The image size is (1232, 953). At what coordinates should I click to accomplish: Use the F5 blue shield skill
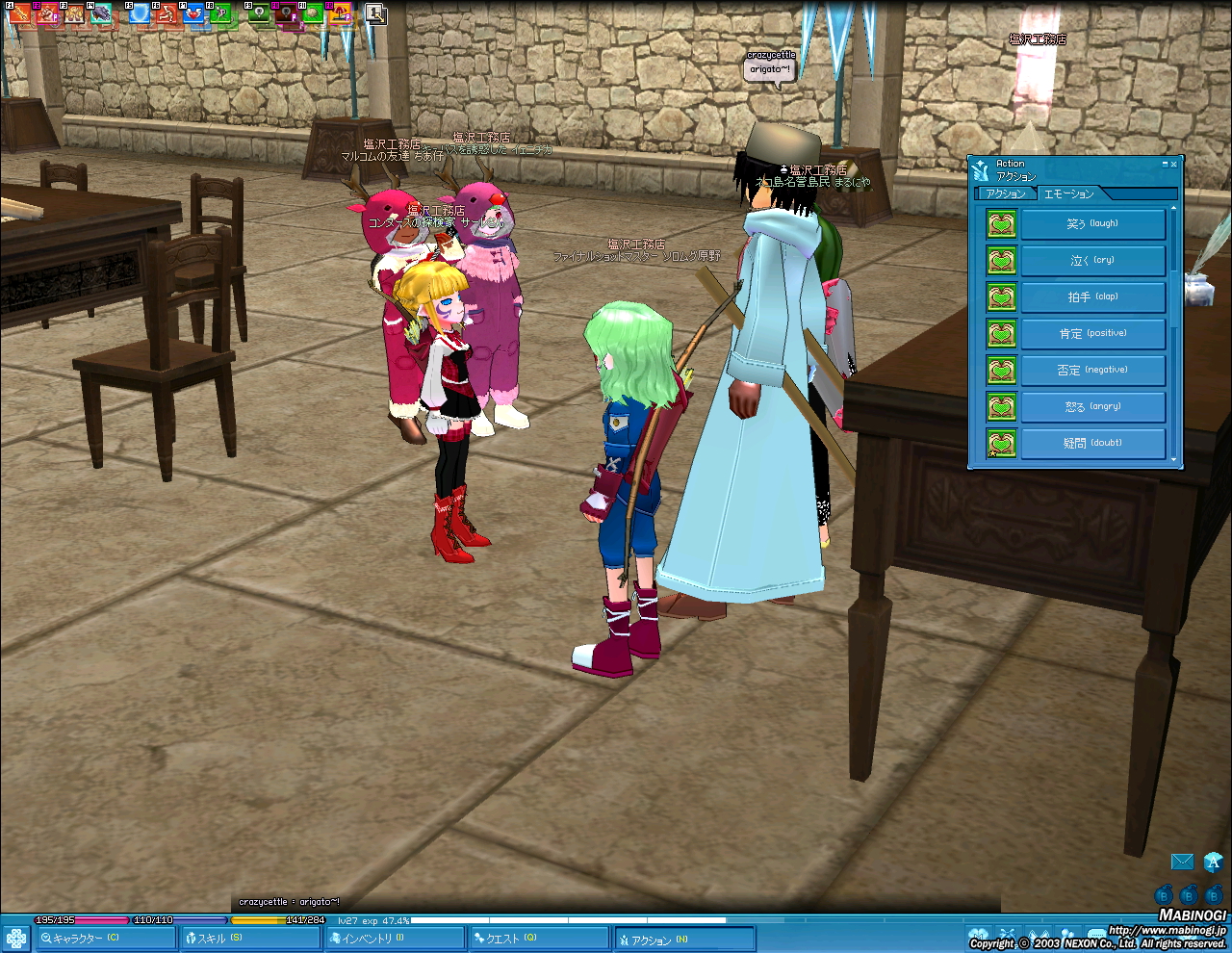pos(140,13)
